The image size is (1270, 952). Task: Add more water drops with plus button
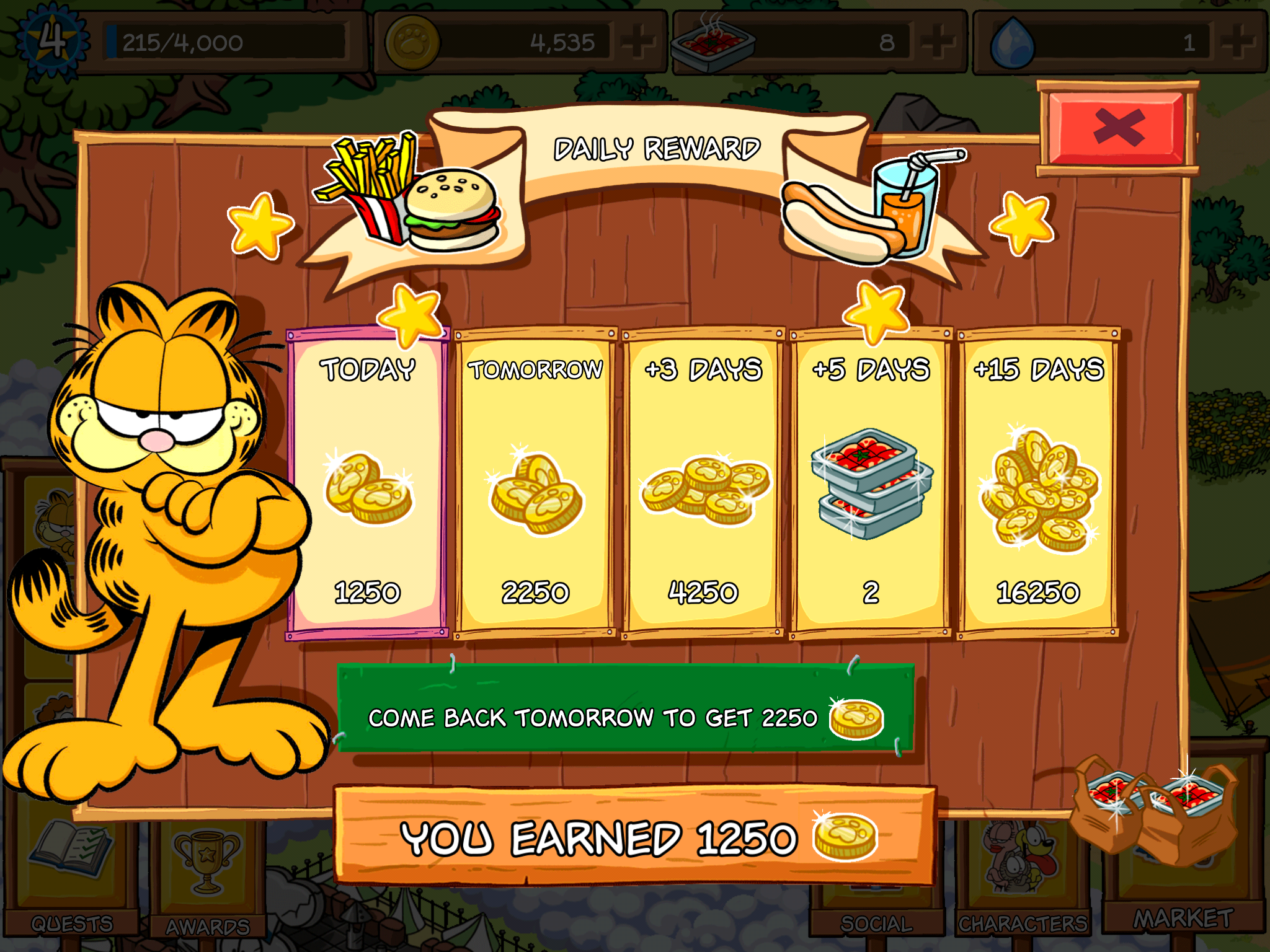pyautogui.click(x=1239, y=42)
